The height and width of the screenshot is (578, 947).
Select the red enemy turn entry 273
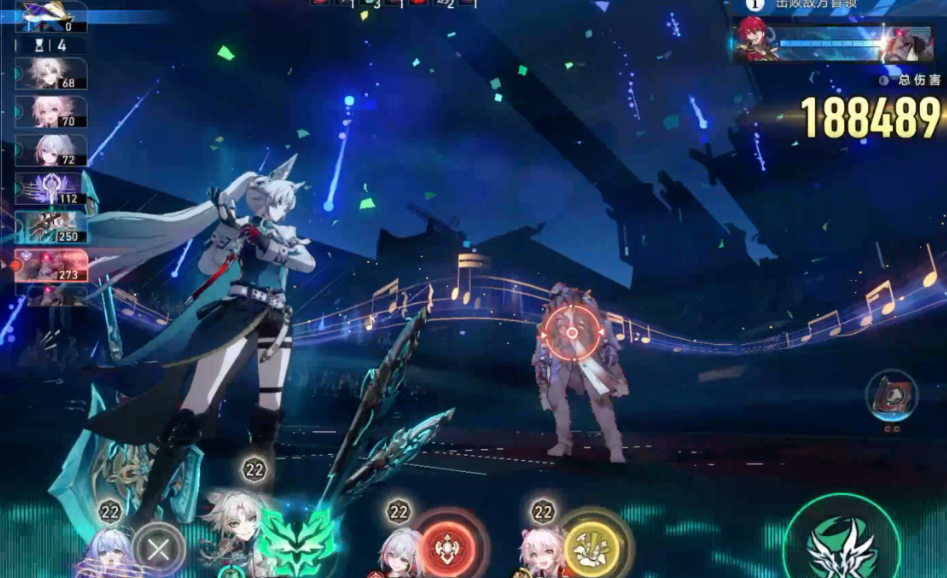50,265
